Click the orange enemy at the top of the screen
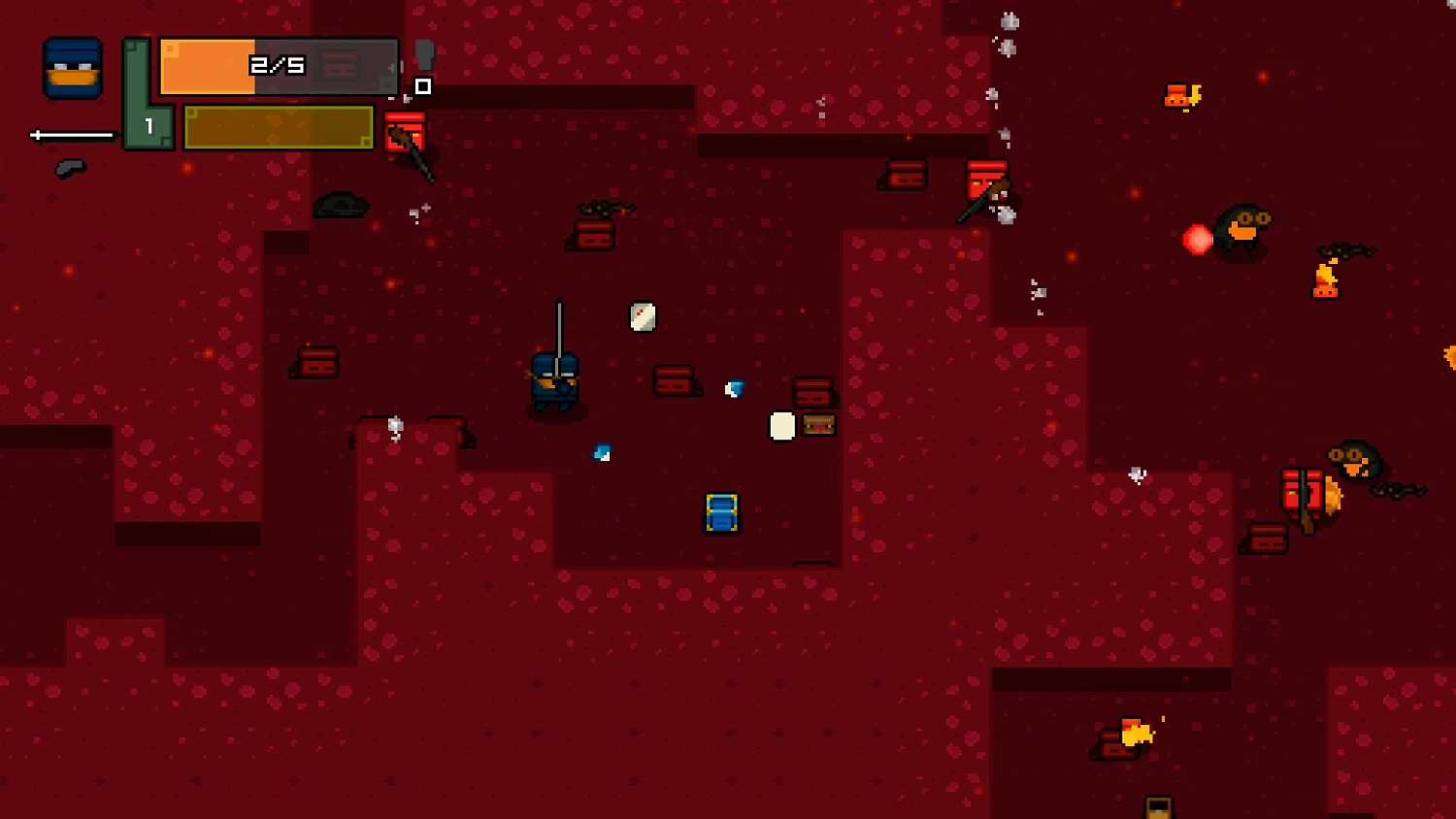 [1176, 95]
